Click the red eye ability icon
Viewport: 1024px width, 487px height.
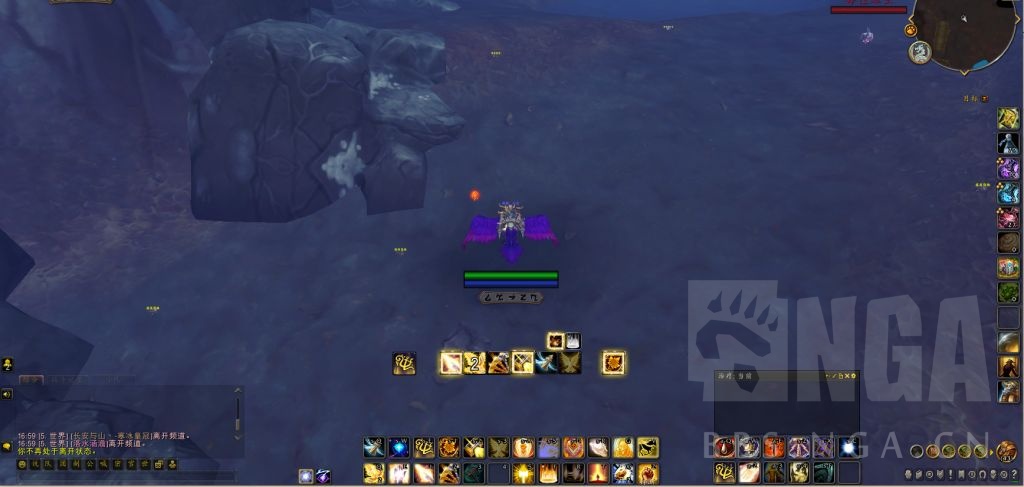coord(723,447)
